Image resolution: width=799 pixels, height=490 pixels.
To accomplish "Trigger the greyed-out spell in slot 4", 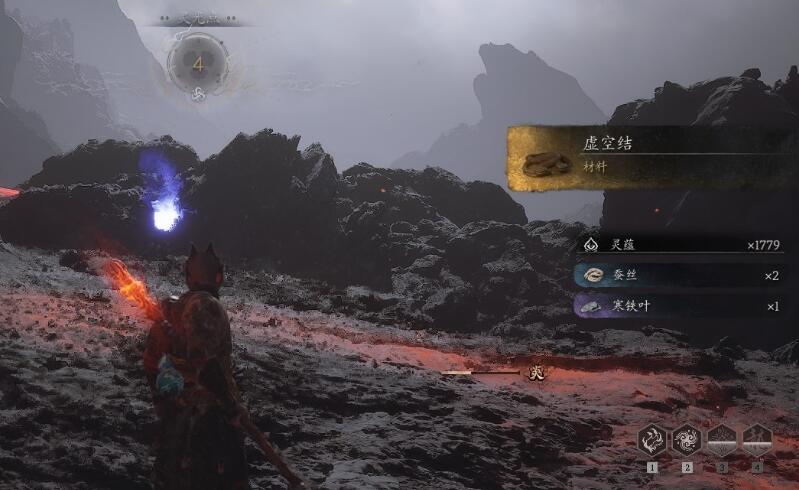I will (x=756, y=439).
